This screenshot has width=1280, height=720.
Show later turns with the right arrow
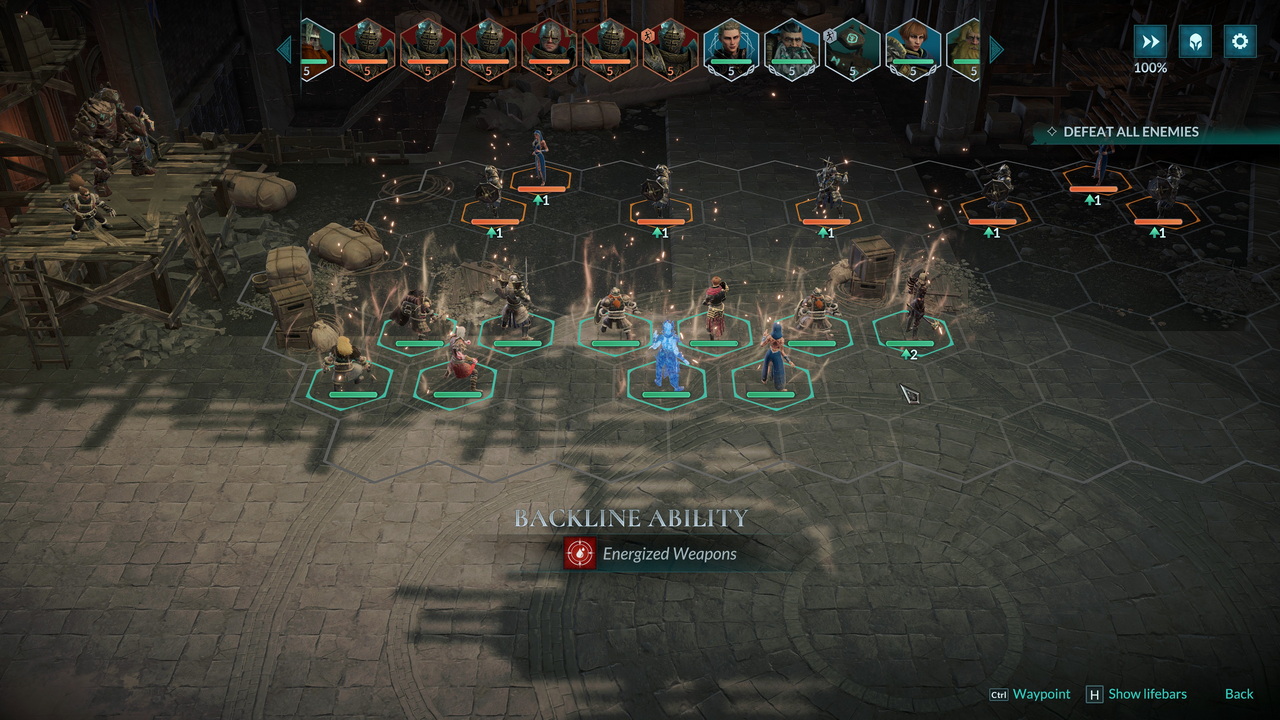[x=996, y=48]
